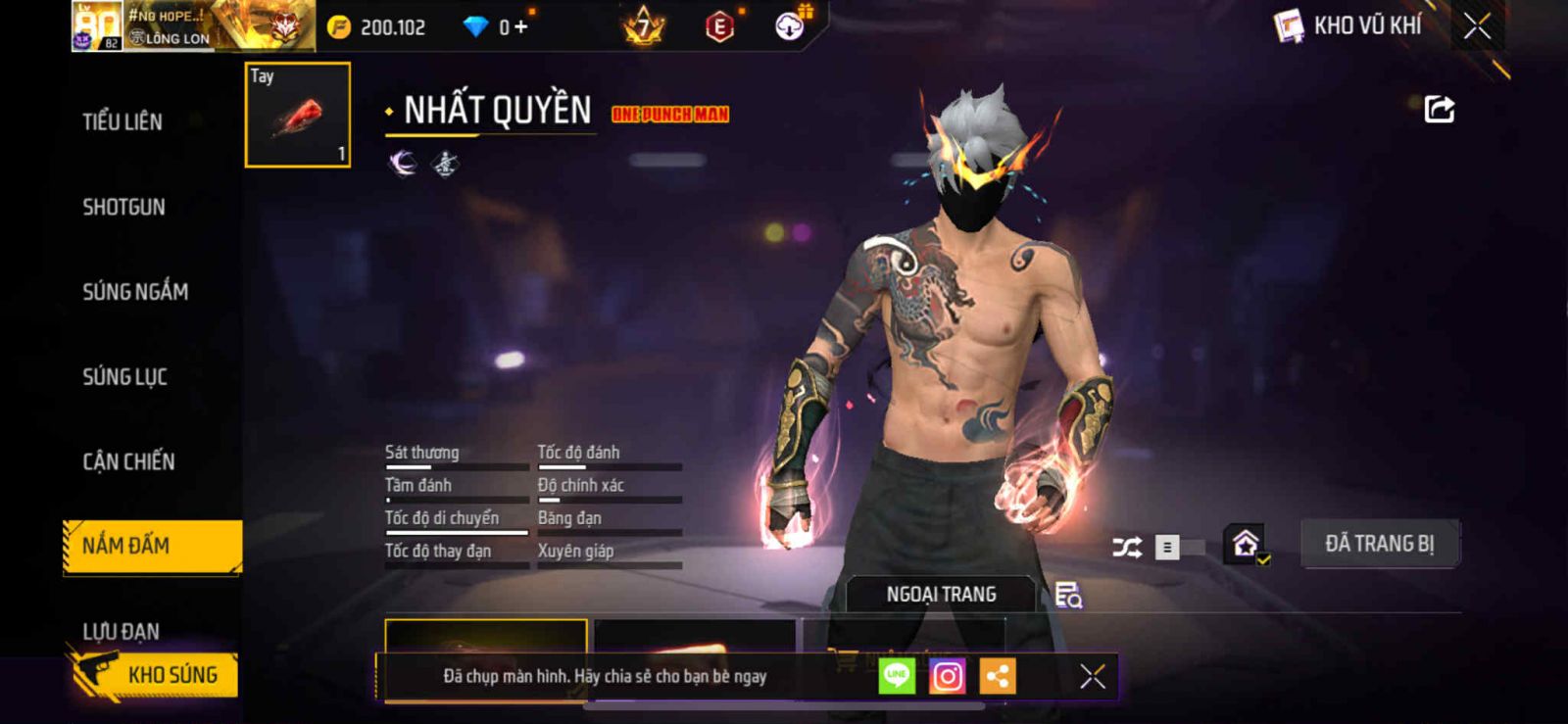This screenshot has width=1568, height=724.
Task: Share screenshot to Instagram
Action: click(947, 676)
